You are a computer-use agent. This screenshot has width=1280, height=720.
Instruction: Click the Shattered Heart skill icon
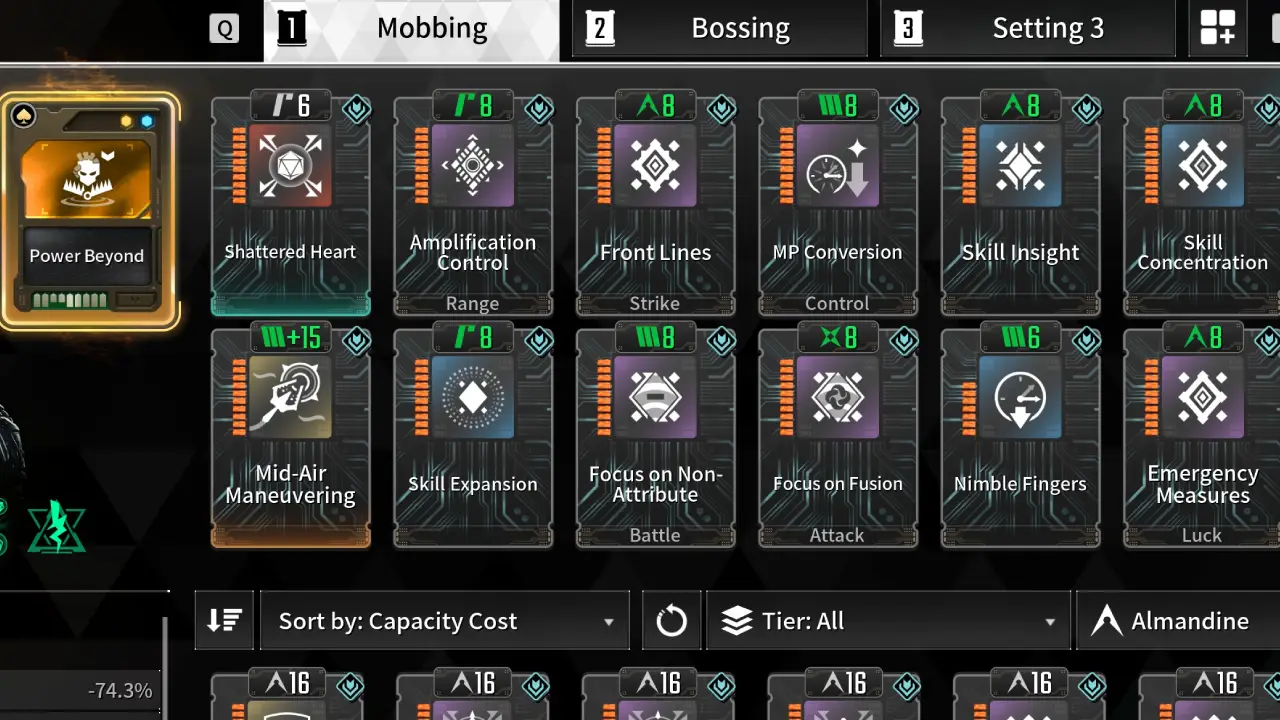point(291,167)
